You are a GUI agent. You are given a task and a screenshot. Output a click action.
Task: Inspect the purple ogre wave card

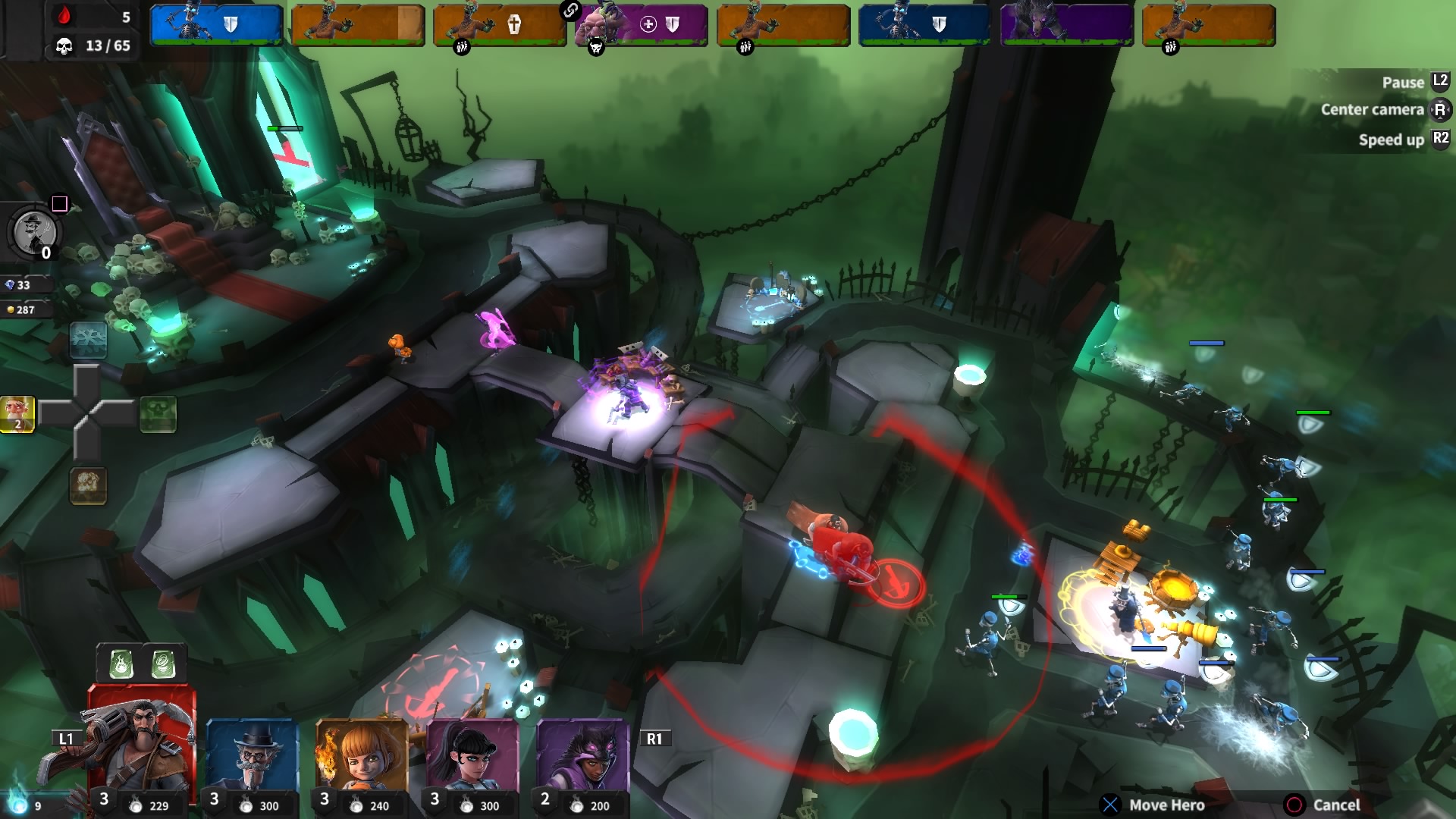[641, 25]
